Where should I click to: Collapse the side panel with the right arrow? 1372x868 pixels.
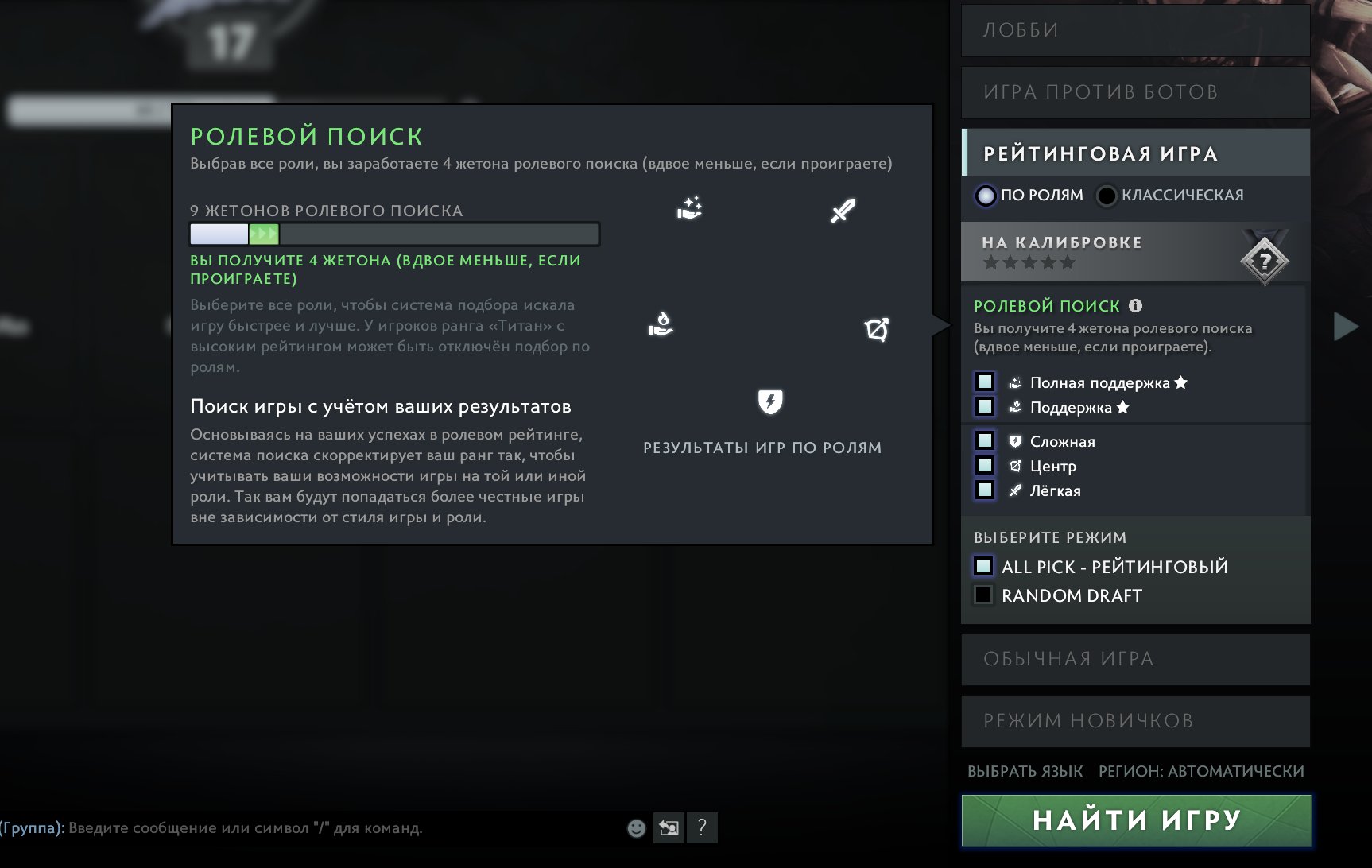point(1345,324)
